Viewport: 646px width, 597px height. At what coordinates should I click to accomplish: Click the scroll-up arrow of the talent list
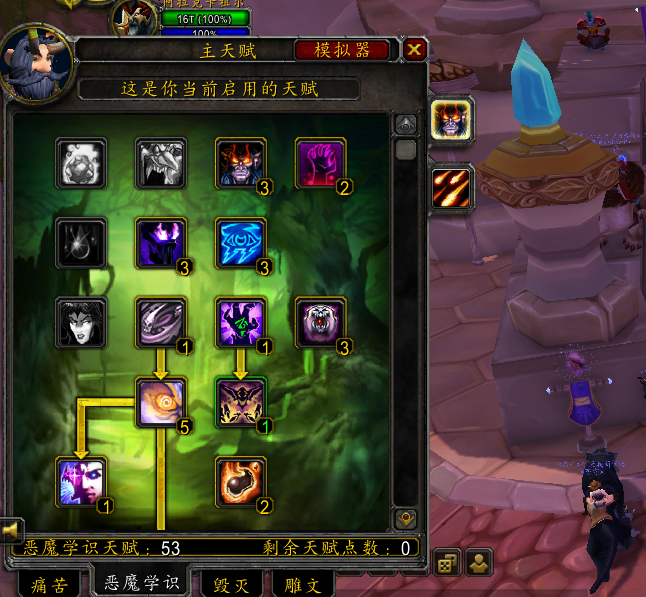coord(405,125)
